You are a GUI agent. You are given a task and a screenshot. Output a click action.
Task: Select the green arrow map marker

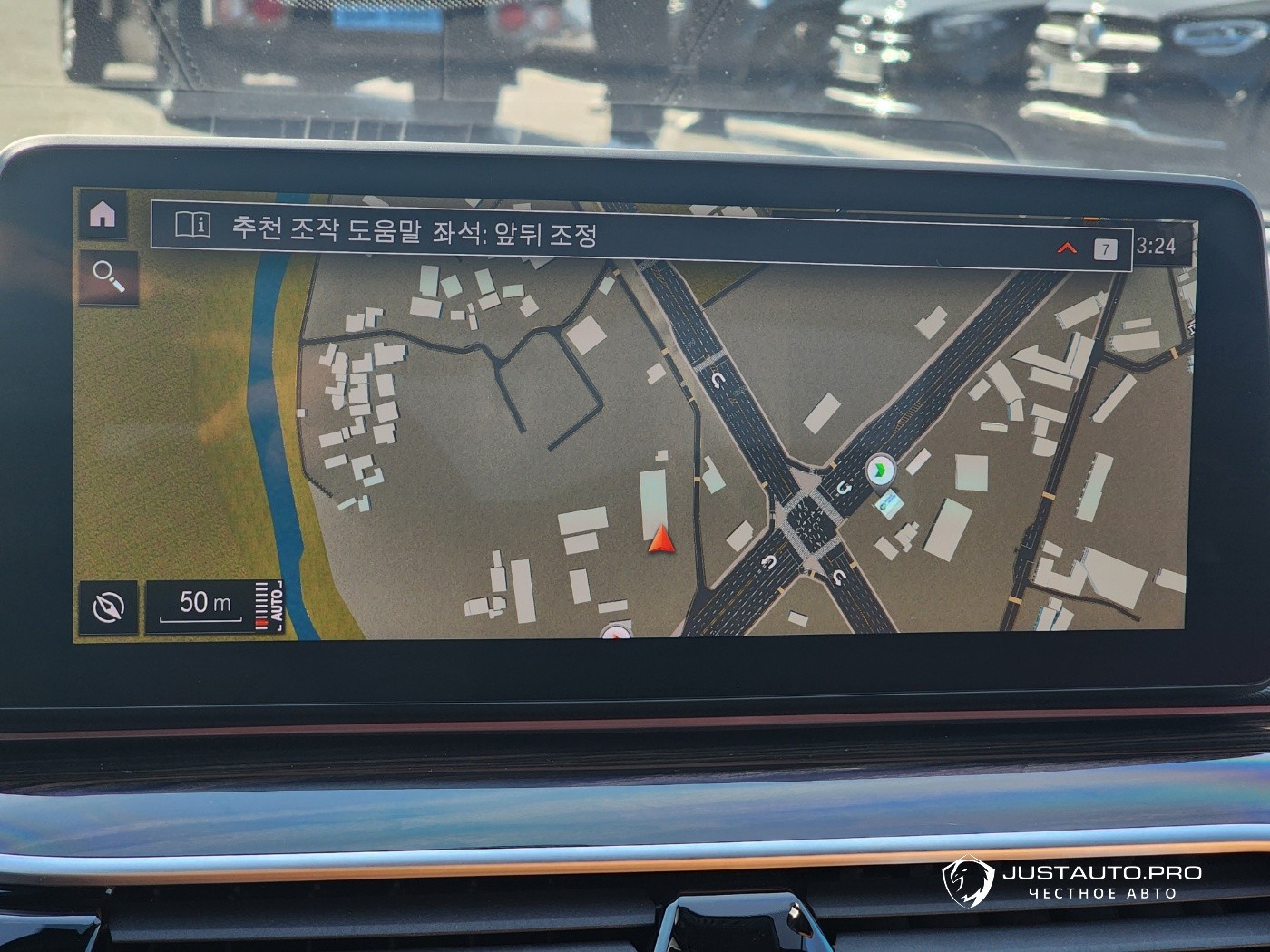(879, 471)
